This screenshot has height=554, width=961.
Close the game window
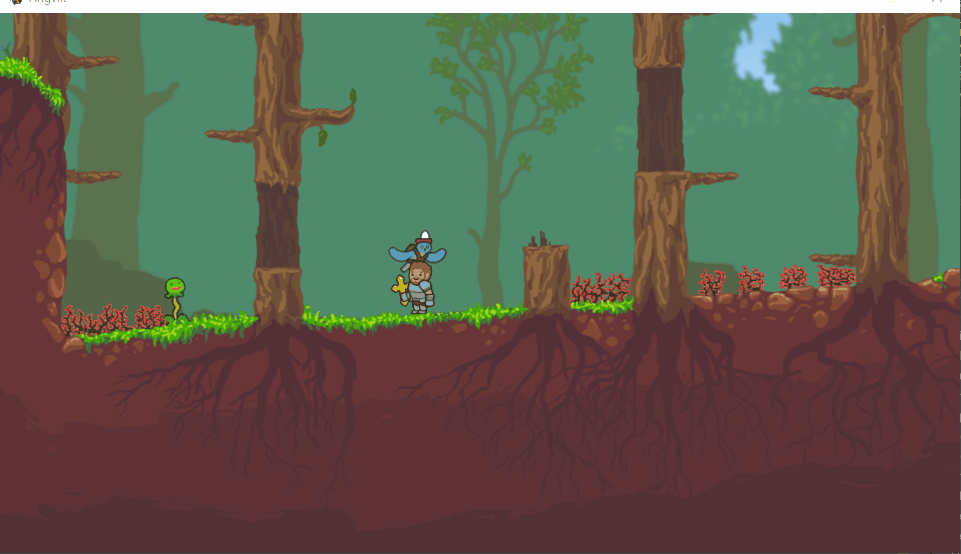coord(937,3)
